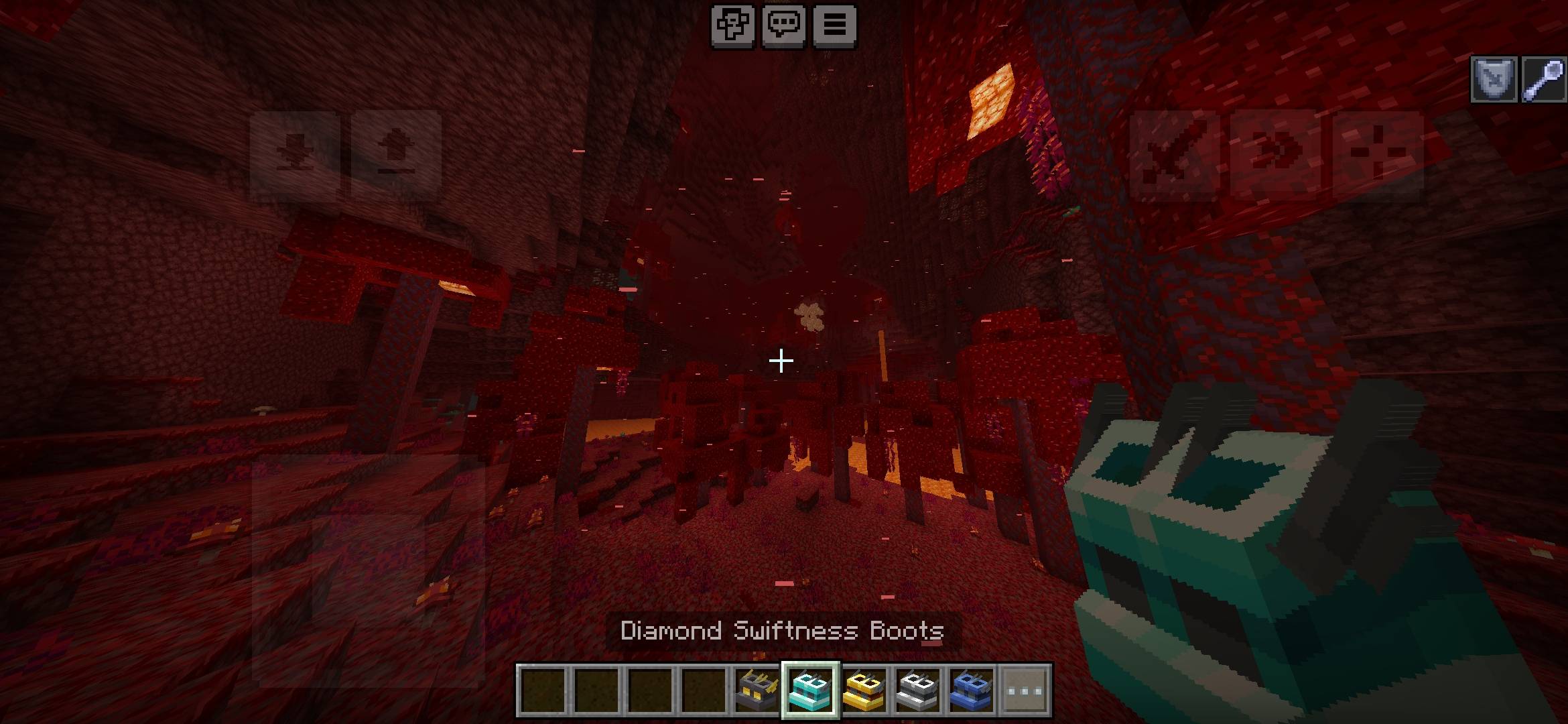Open the chat window
Screen dimensions: 1568x724
[x=783, y=26]
